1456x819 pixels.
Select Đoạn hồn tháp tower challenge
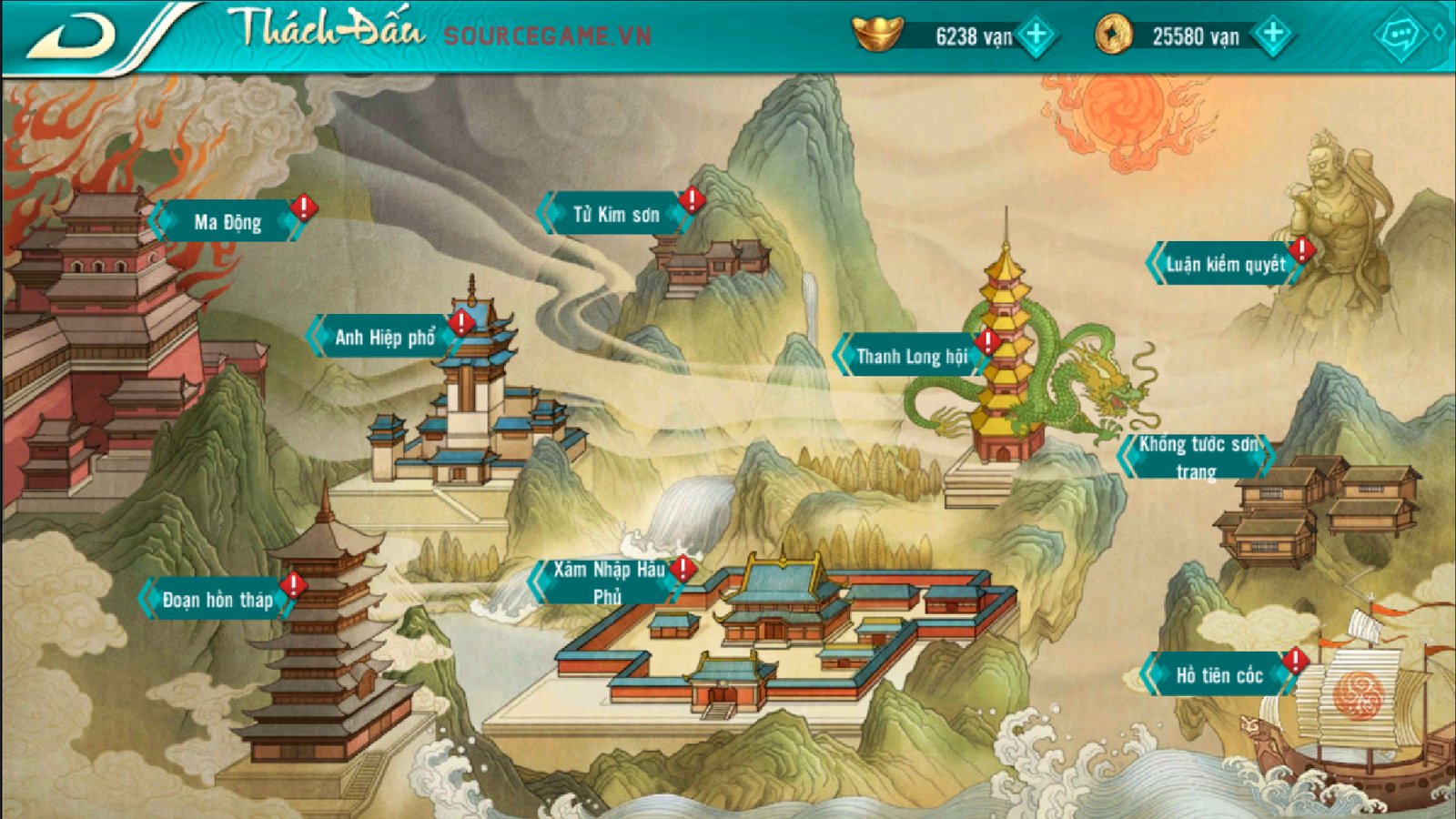tap(217, 600)
